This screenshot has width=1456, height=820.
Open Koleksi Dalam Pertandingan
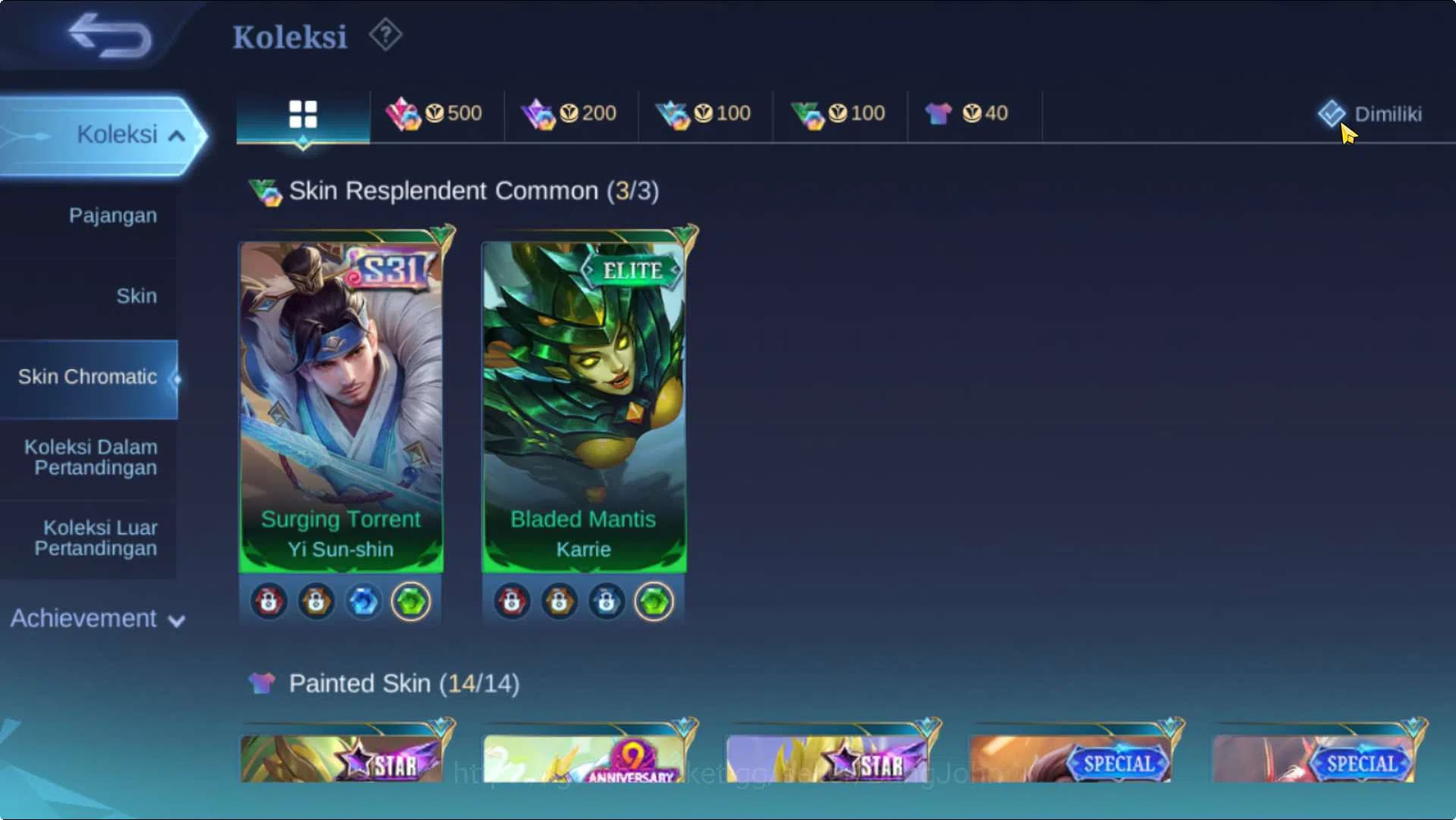click(89, 457)
